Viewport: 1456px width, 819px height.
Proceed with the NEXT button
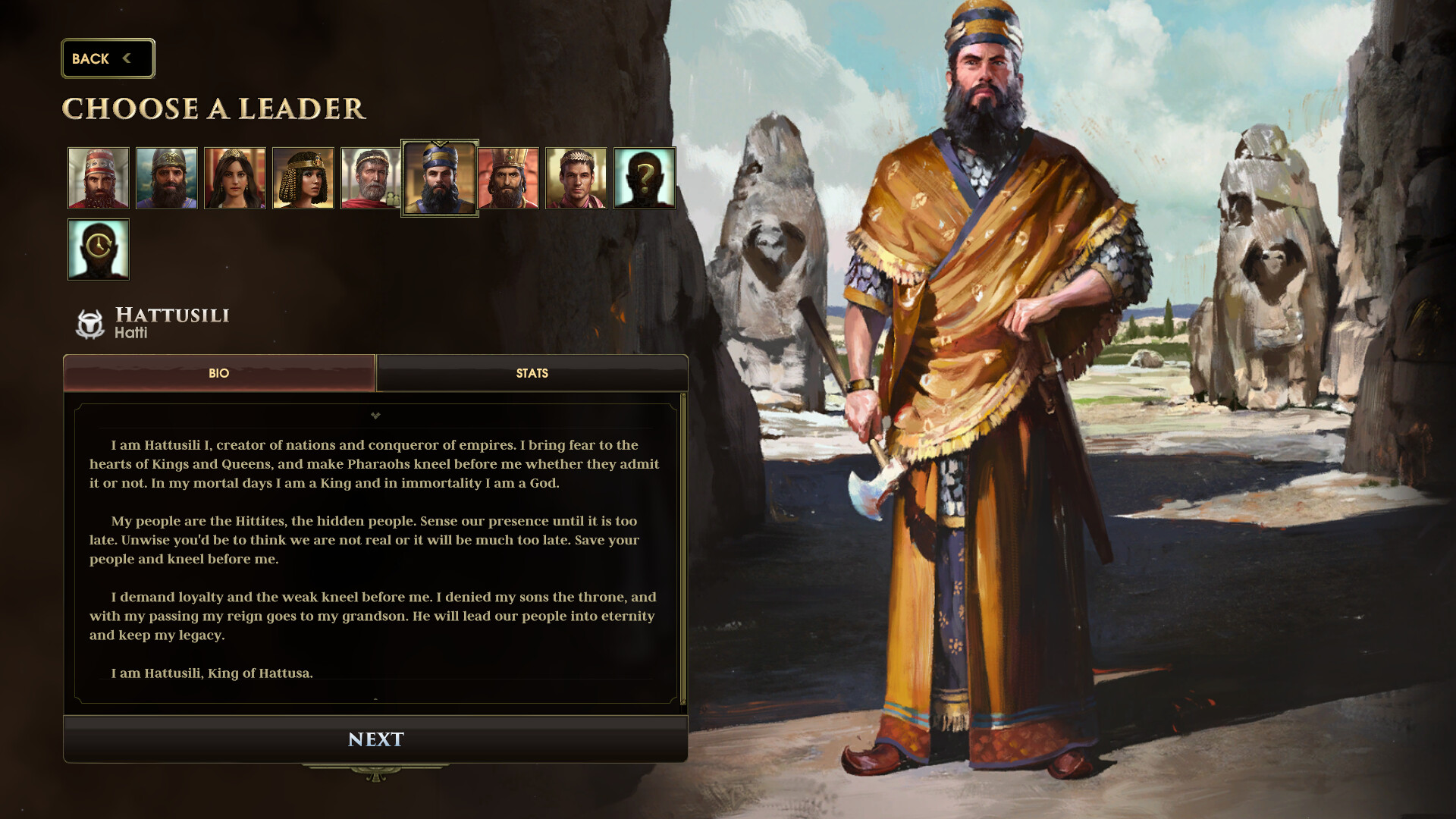(x=375, y=739)
